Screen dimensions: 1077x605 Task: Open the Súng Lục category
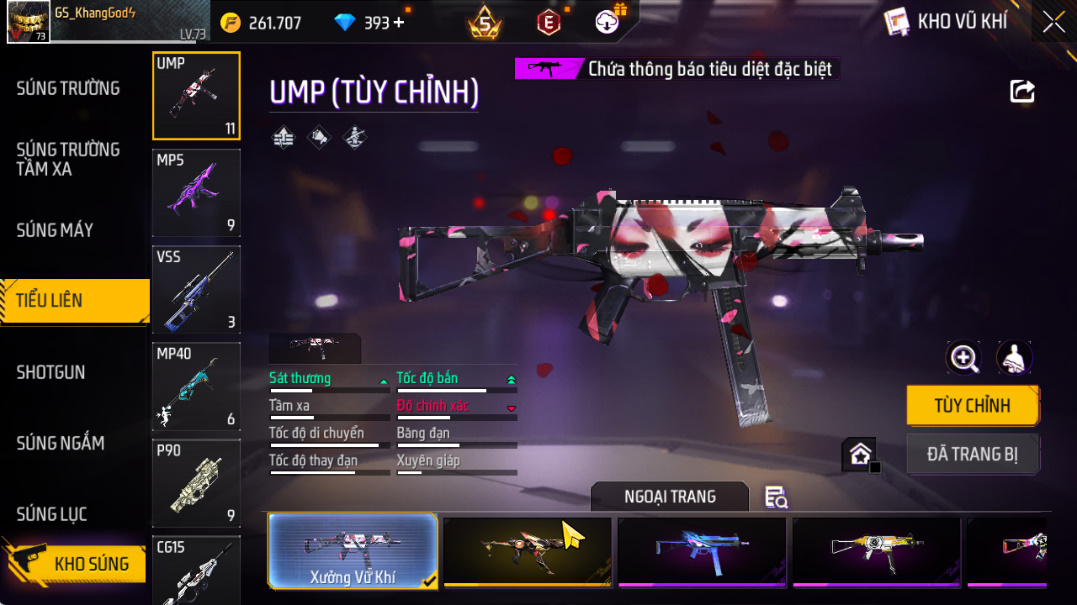52,514
